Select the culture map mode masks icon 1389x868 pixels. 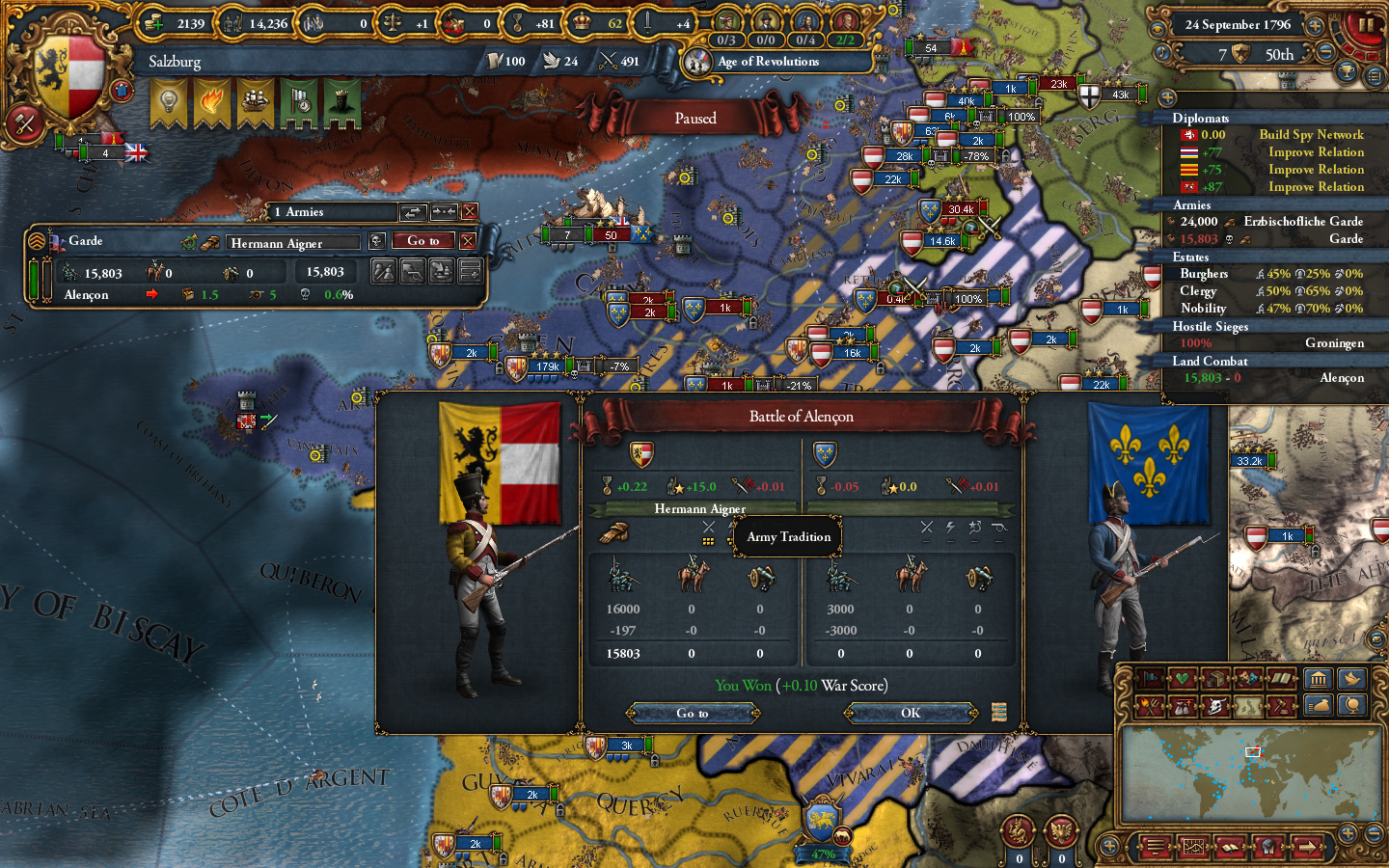(1248, 677)
